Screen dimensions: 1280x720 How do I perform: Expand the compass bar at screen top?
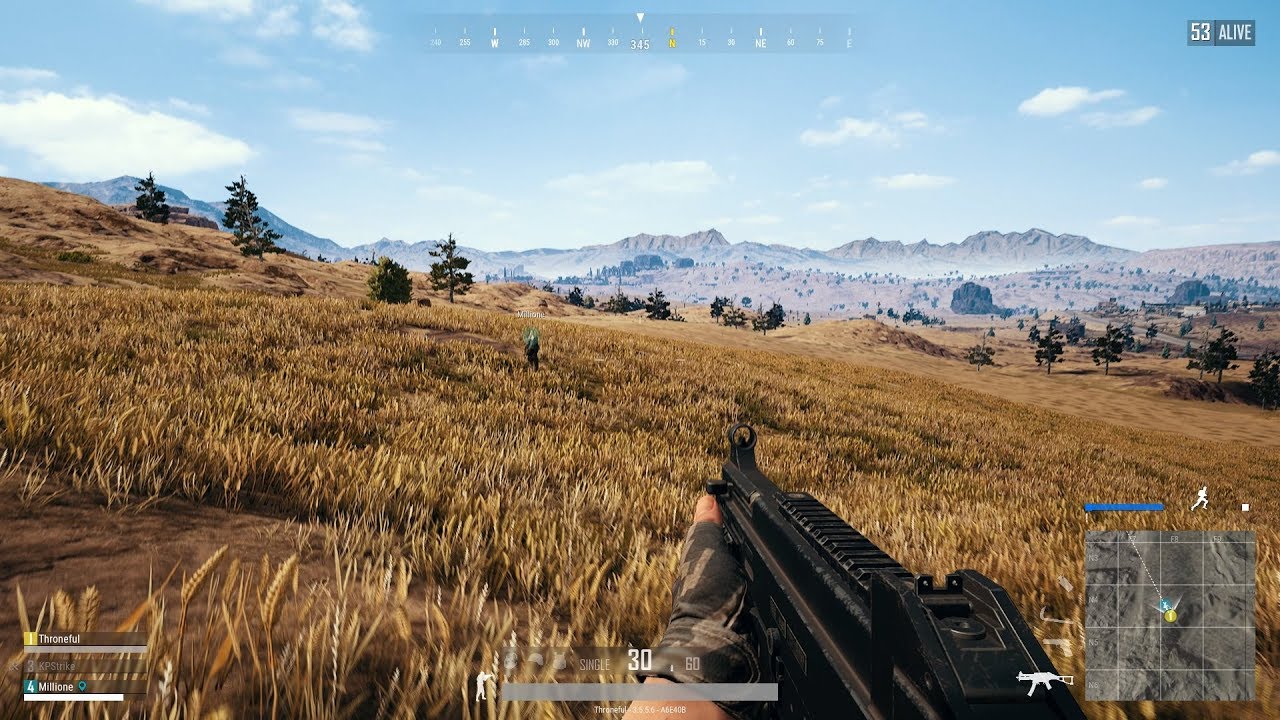(x=640, y=33)
